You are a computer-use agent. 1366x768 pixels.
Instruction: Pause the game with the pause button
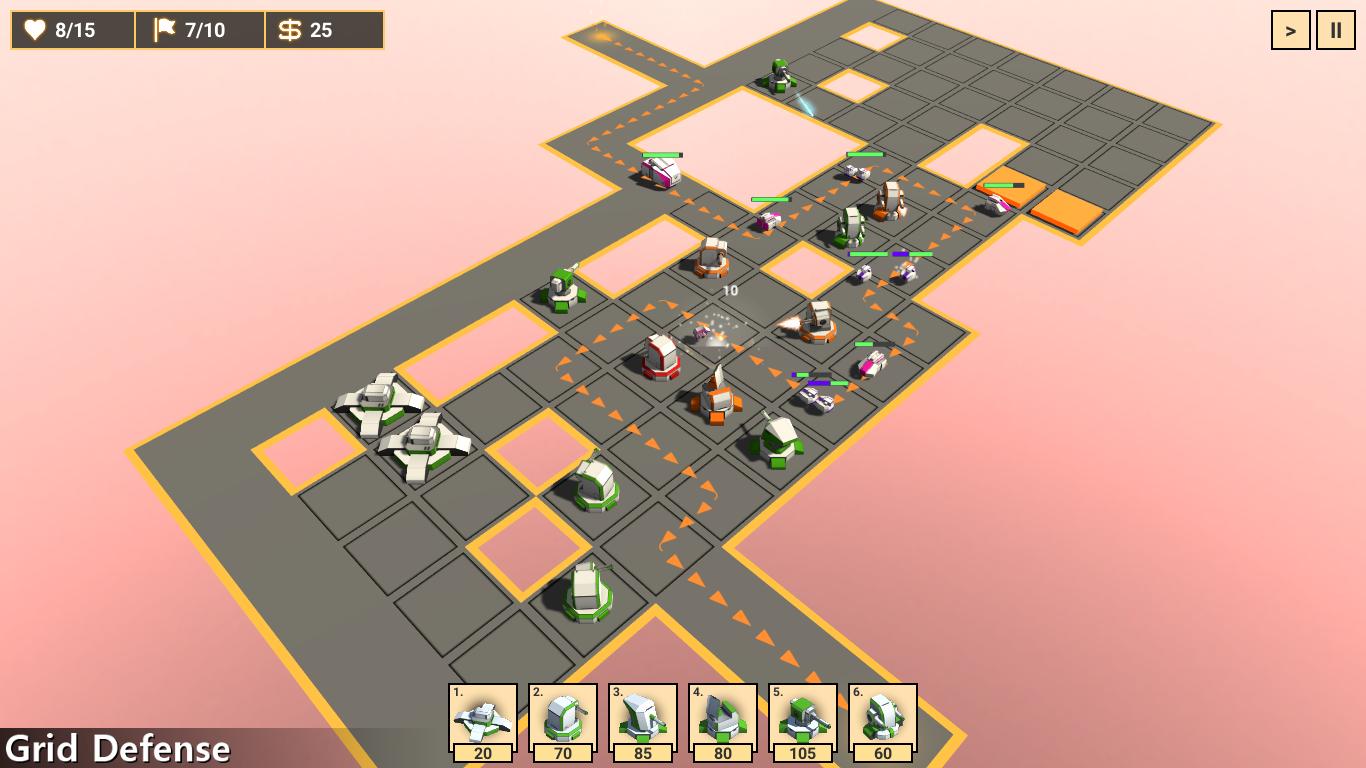pos(1336,30)
